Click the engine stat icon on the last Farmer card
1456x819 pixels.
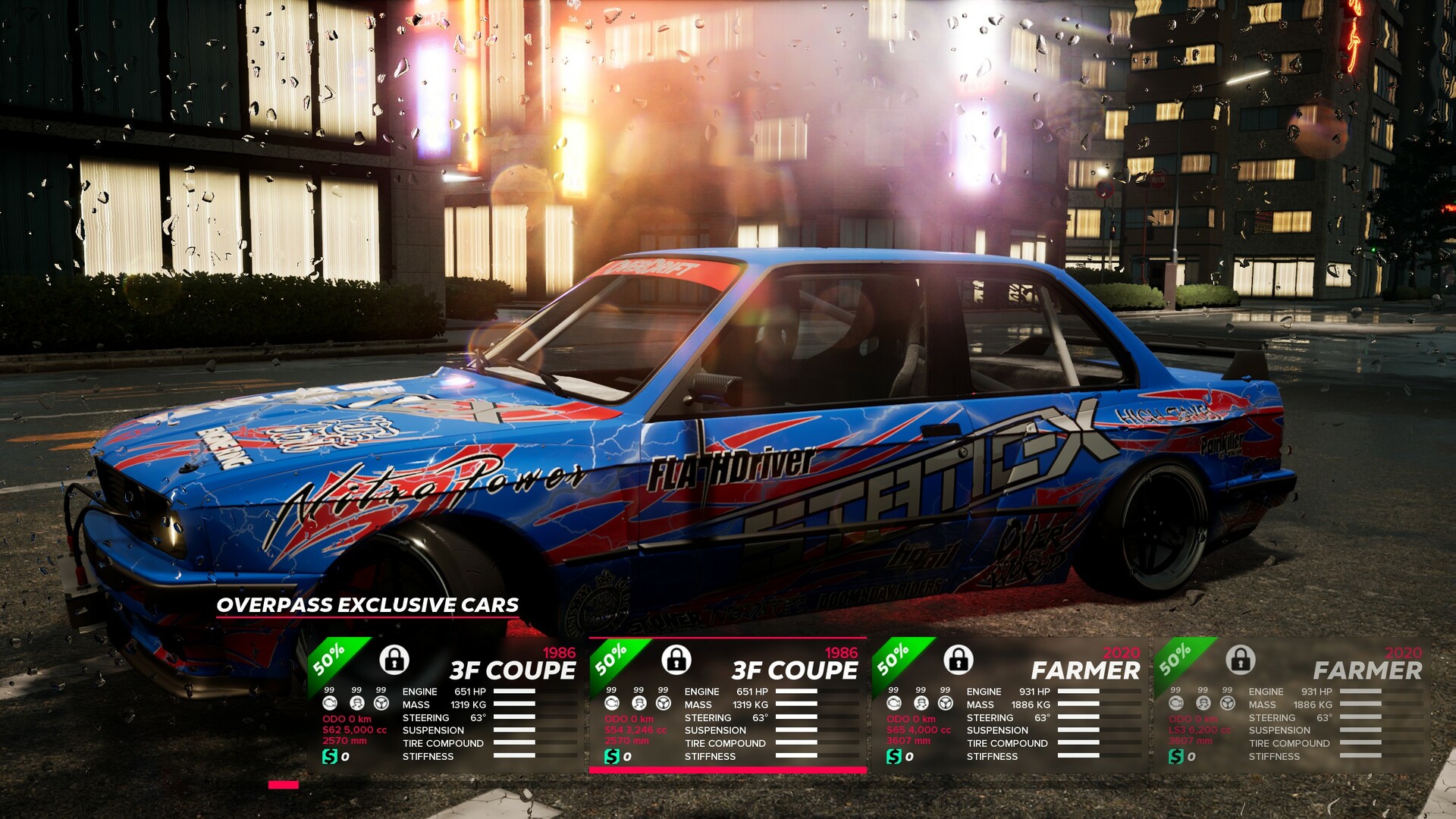(1175, 703)
